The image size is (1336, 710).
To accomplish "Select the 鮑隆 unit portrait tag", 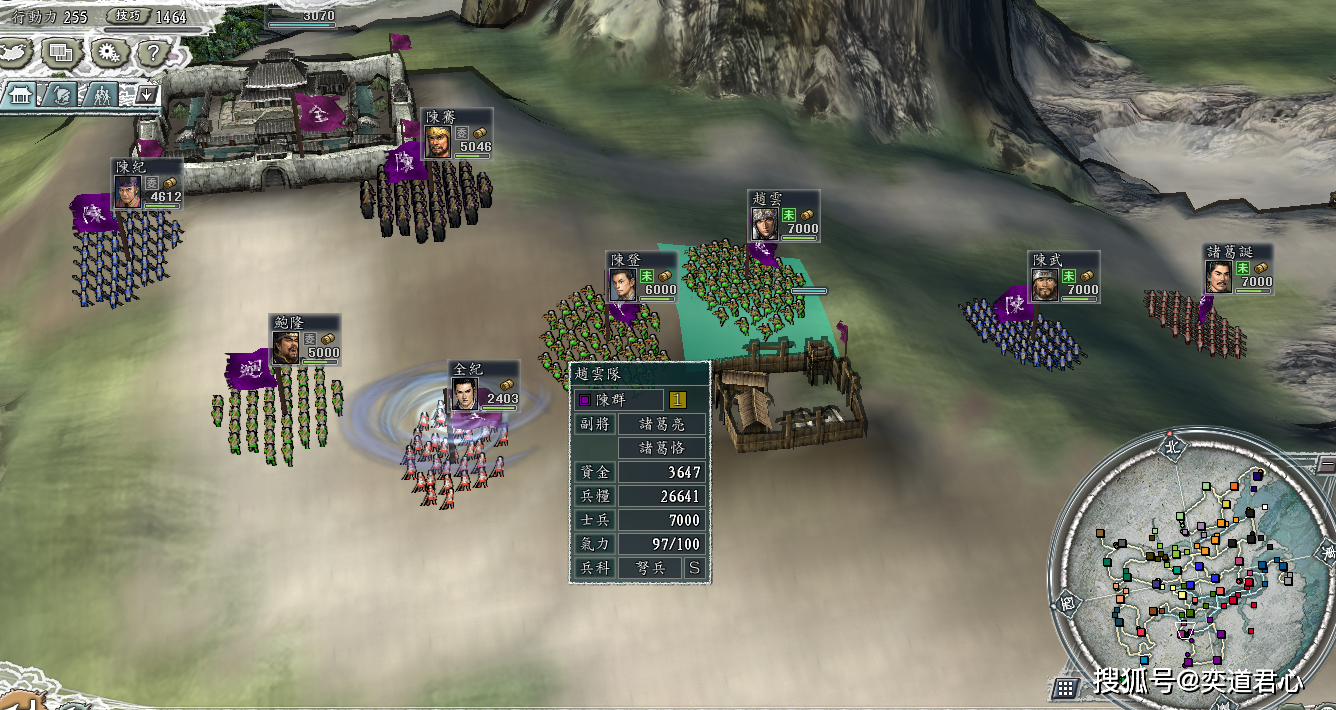I will (305, 339).
